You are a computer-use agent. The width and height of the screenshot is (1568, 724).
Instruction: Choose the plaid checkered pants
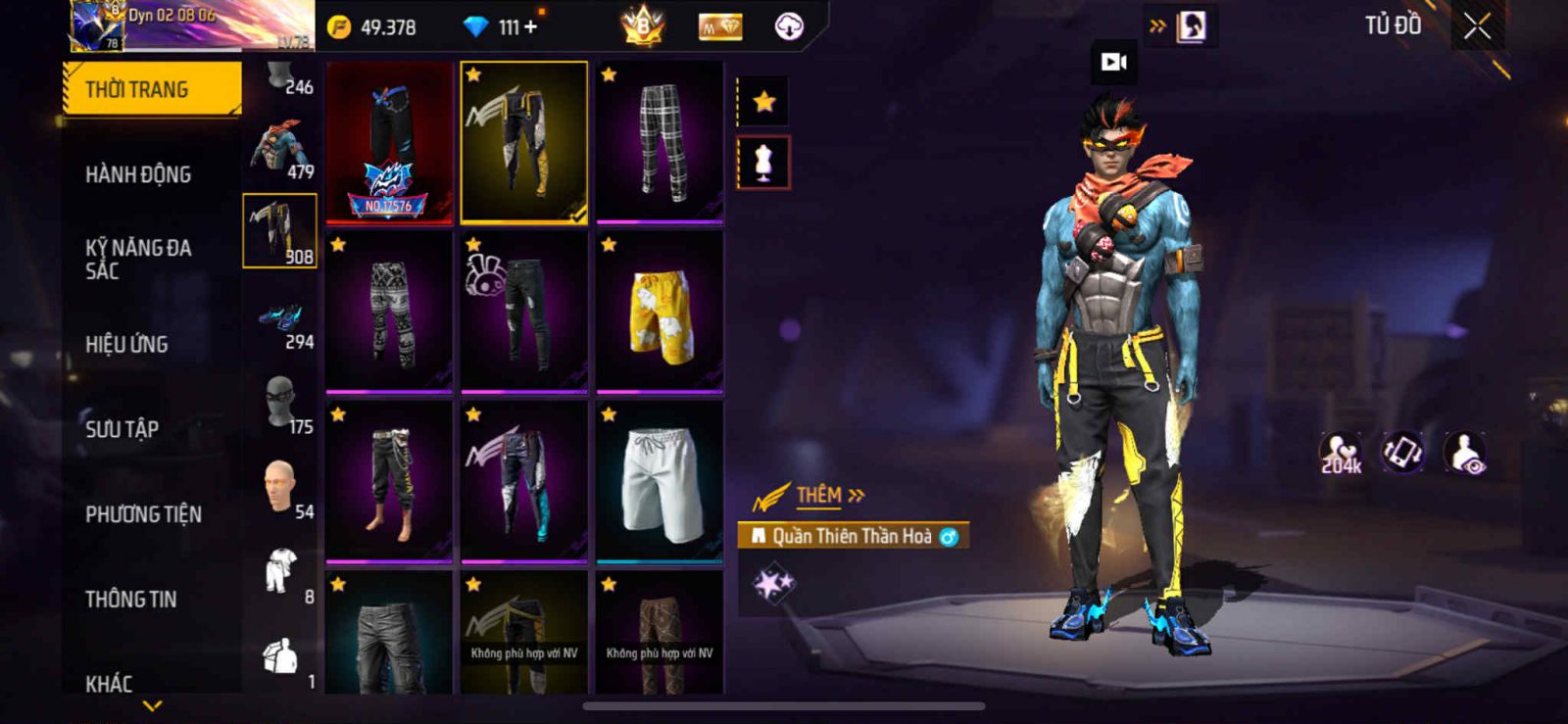(x=660, y=142)
